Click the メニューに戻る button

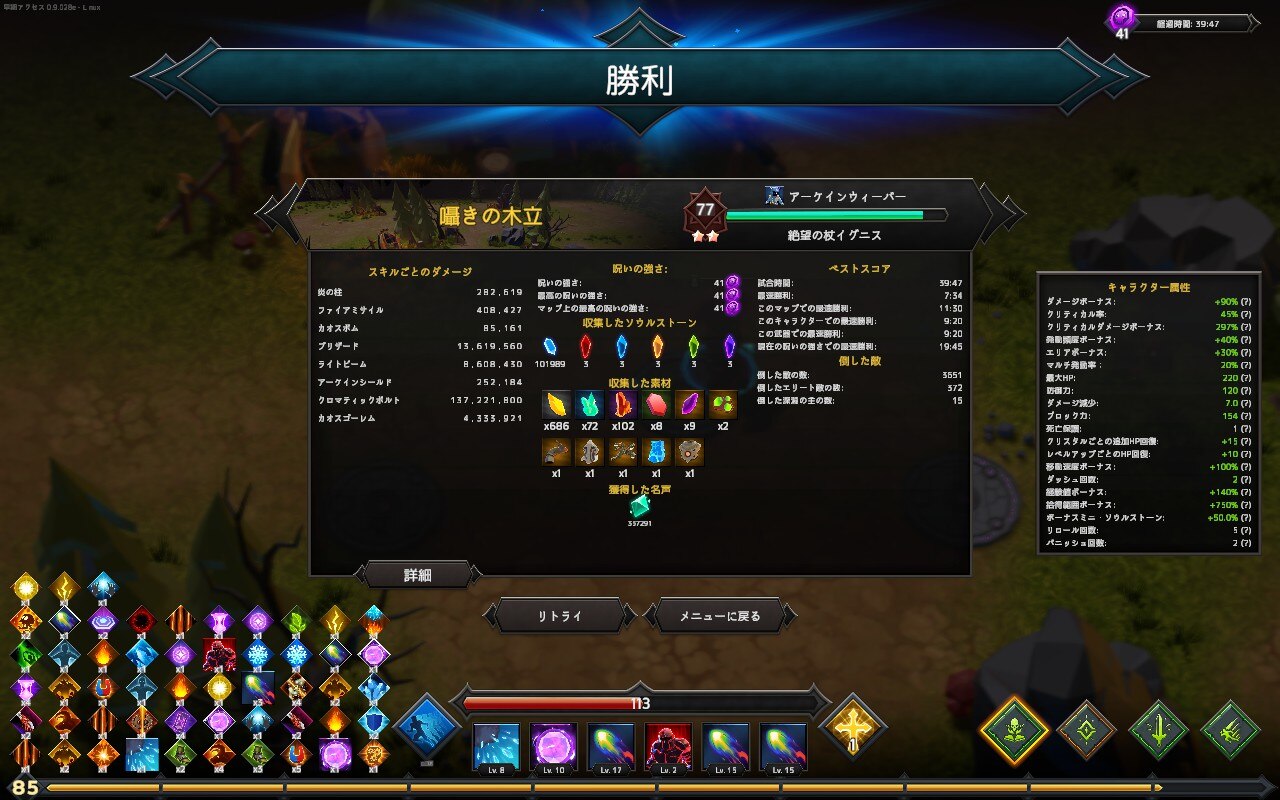point(722,617)
